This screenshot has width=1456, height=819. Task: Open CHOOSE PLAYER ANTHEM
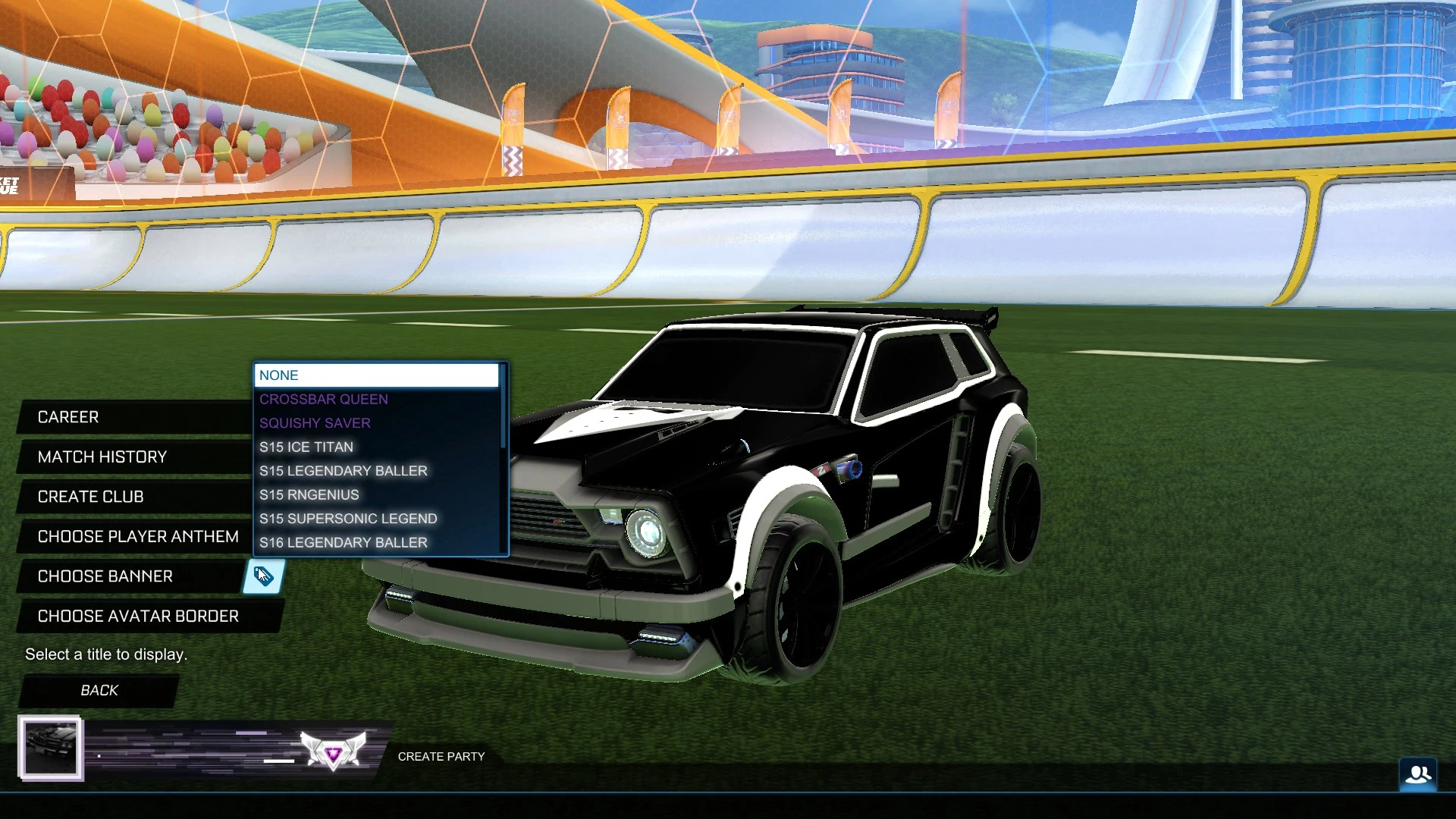(x=138, y=536)
